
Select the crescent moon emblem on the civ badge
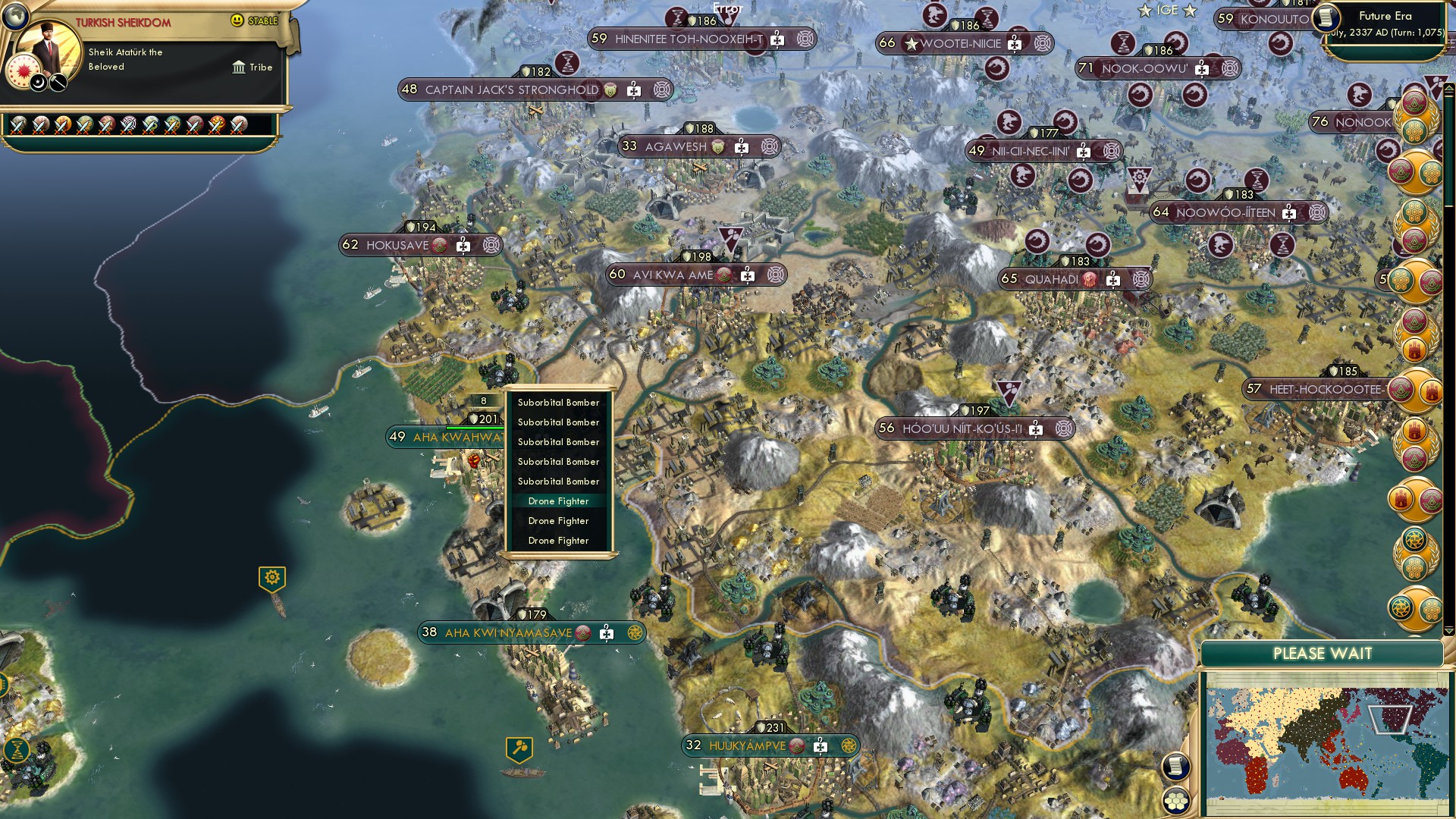tap(38, 82)
